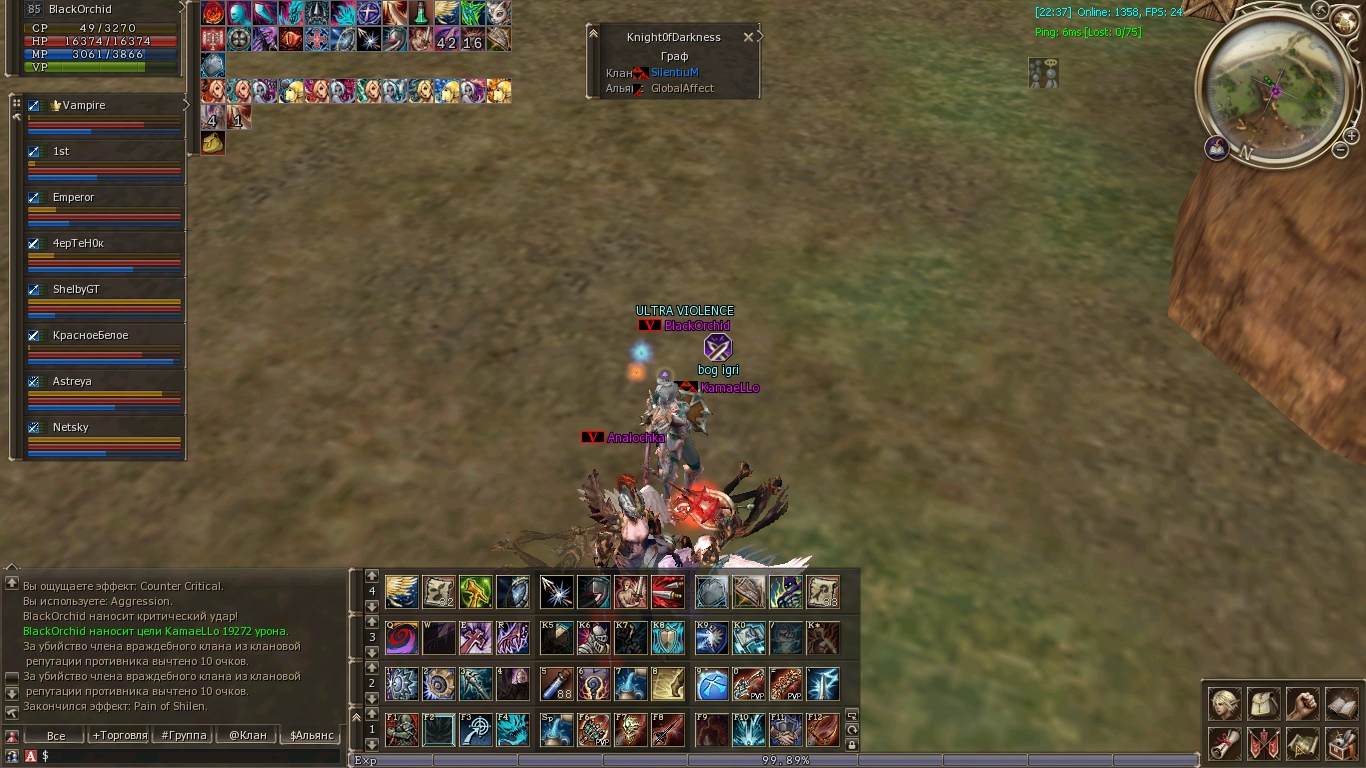Open the clan banners icon
The height and width of the screenshot is (768, 1366).
[1263, 743]
